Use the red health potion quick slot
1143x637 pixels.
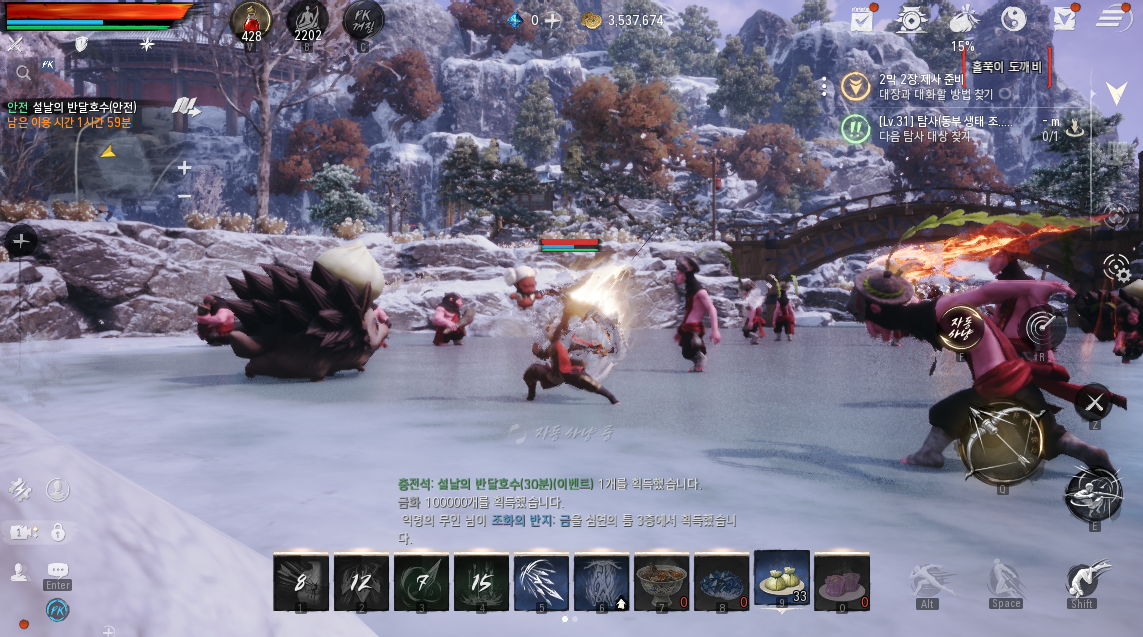[251, 20]
